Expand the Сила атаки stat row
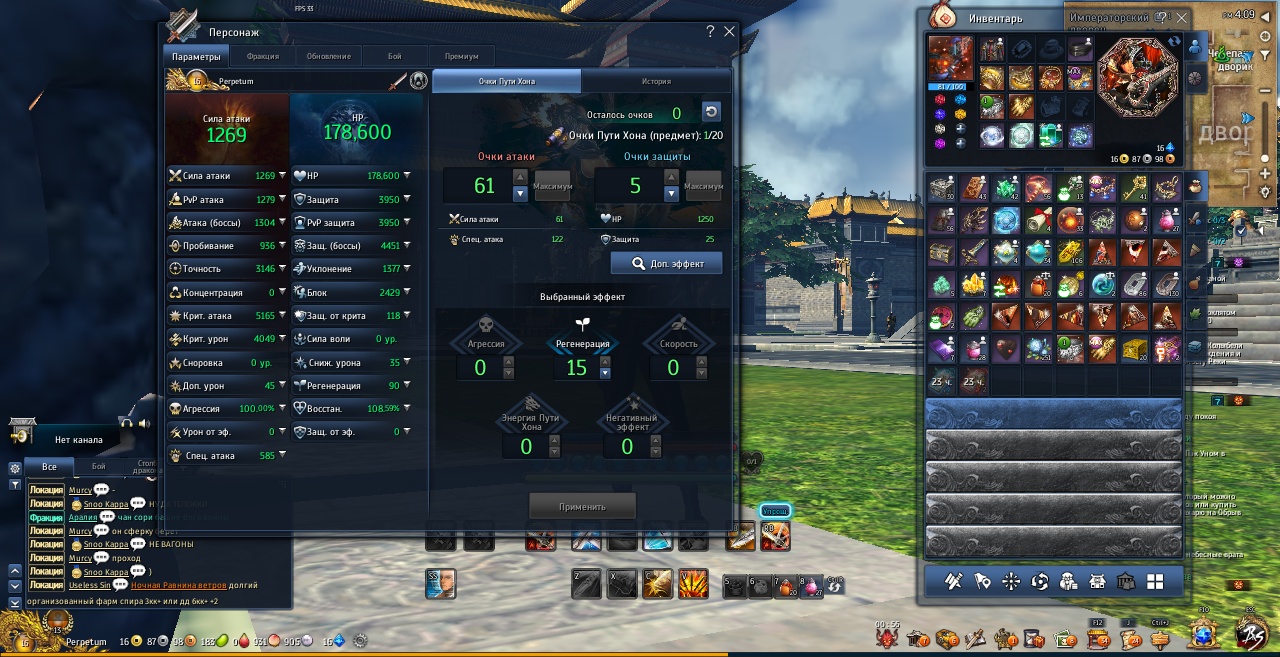1280x657 pixels. coord(282,176)
